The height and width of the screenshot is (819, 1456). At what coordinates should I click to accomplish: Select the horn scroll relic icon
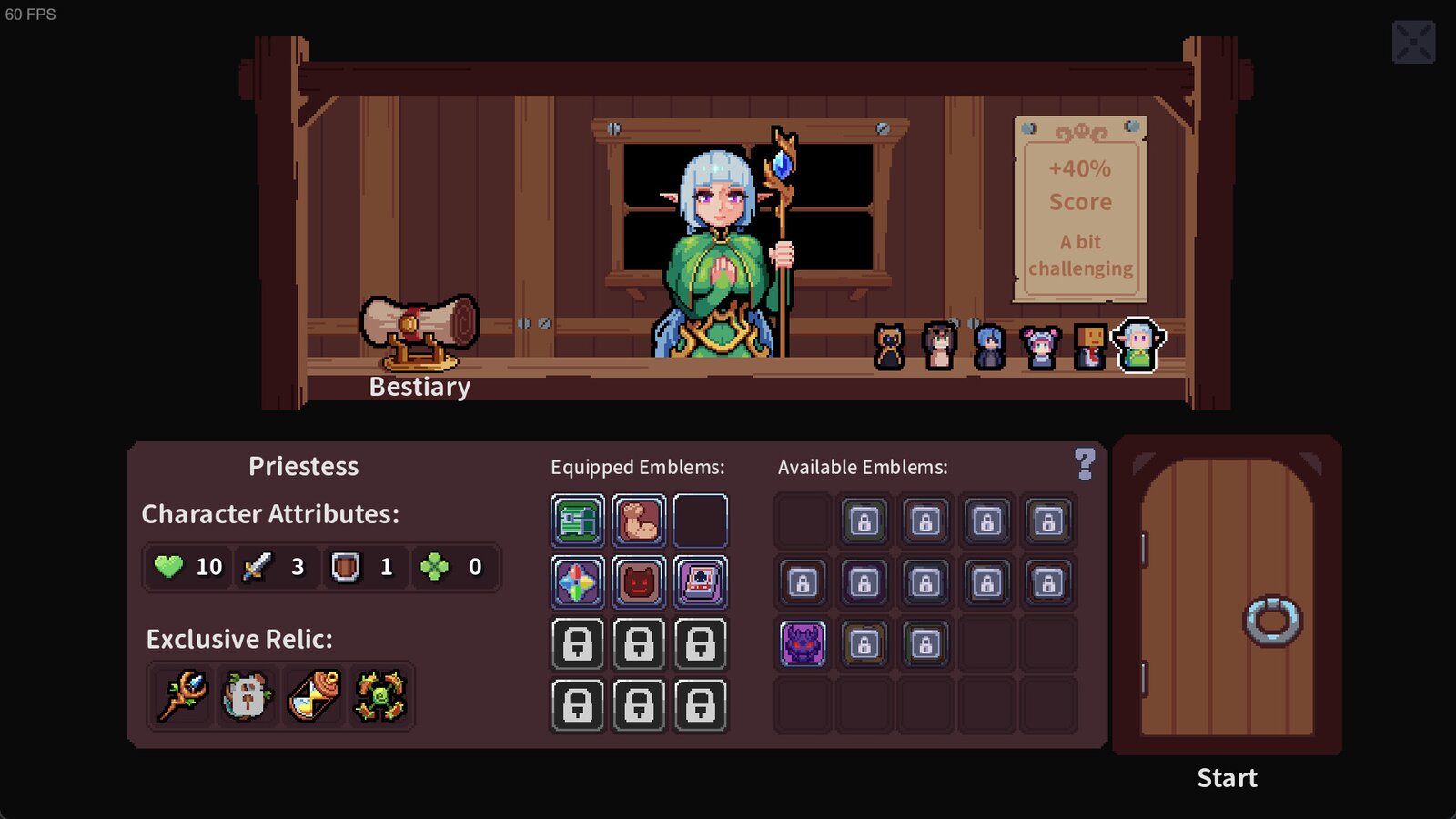pos(313,696)
